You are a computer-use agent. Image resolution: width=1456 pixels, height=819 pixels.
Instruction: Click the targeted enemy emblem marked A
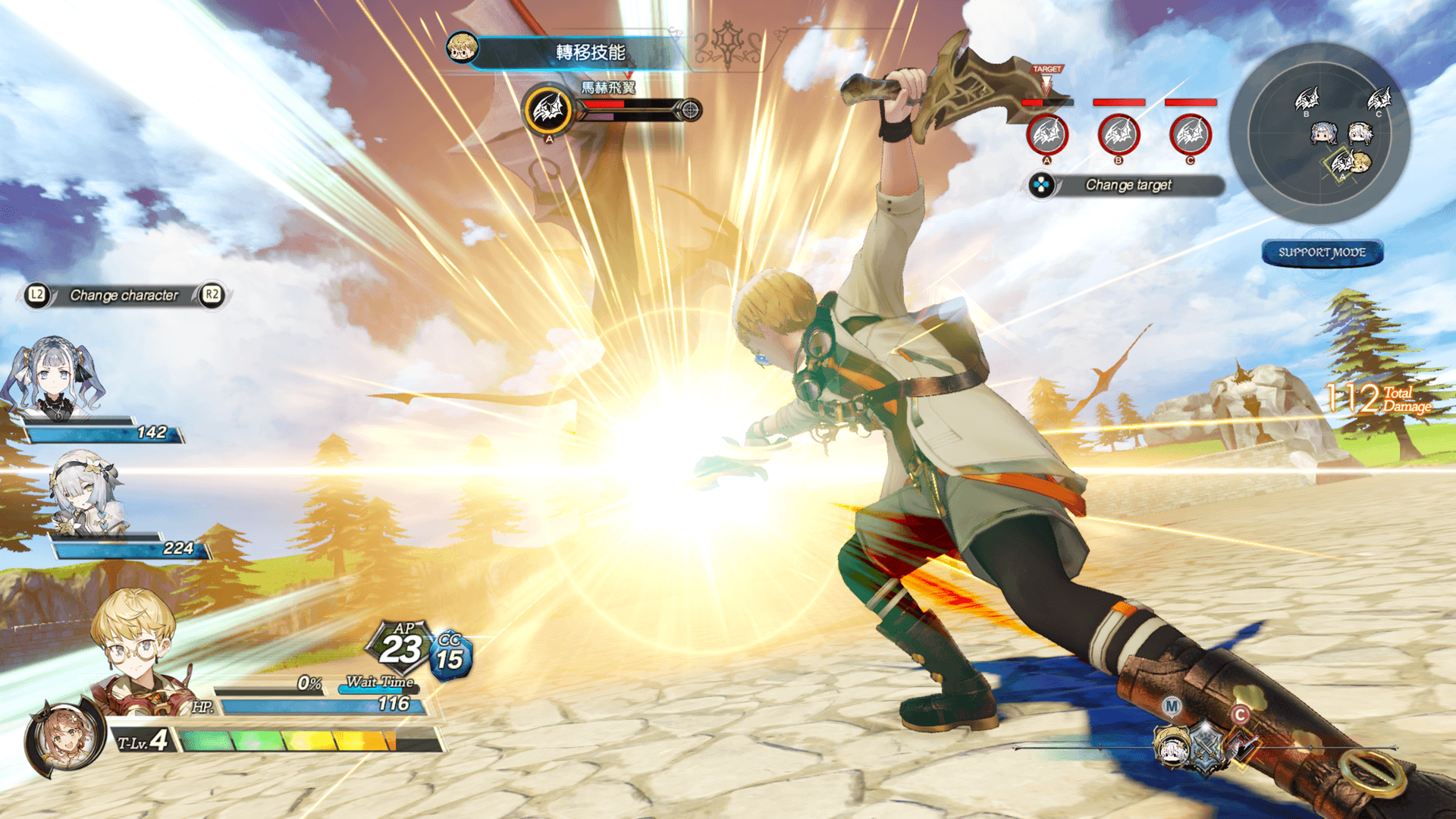(x=548, y=110)
